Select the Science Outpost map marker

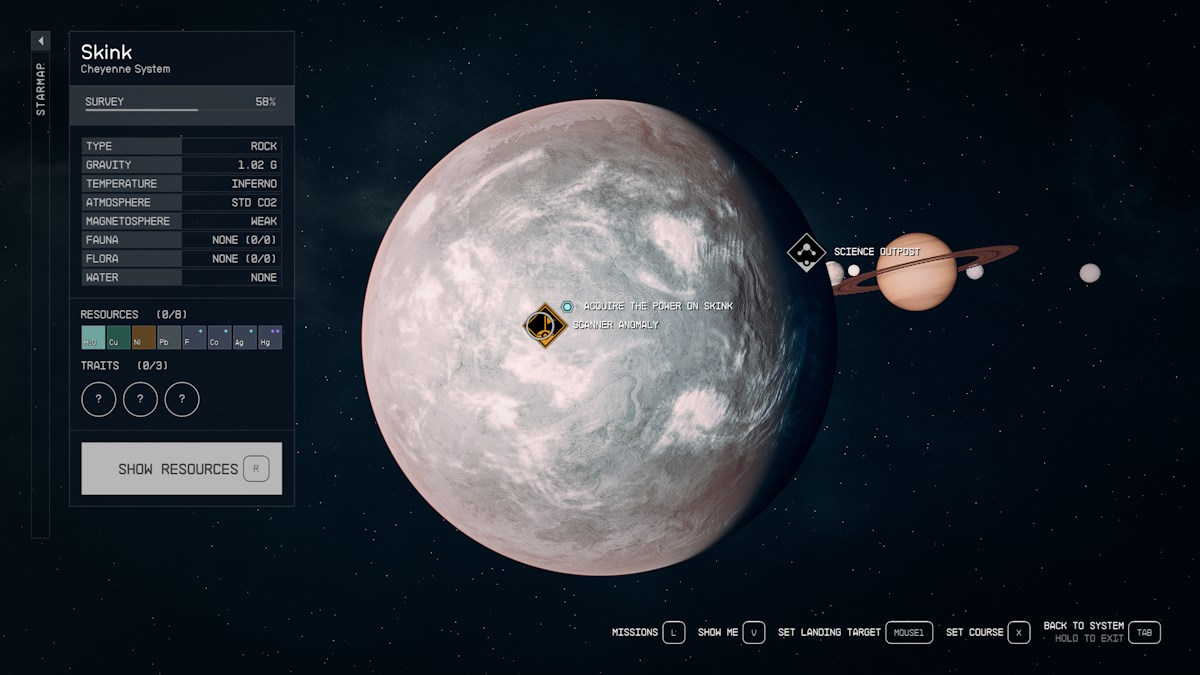pyautogui.click(x=806, y=252)
